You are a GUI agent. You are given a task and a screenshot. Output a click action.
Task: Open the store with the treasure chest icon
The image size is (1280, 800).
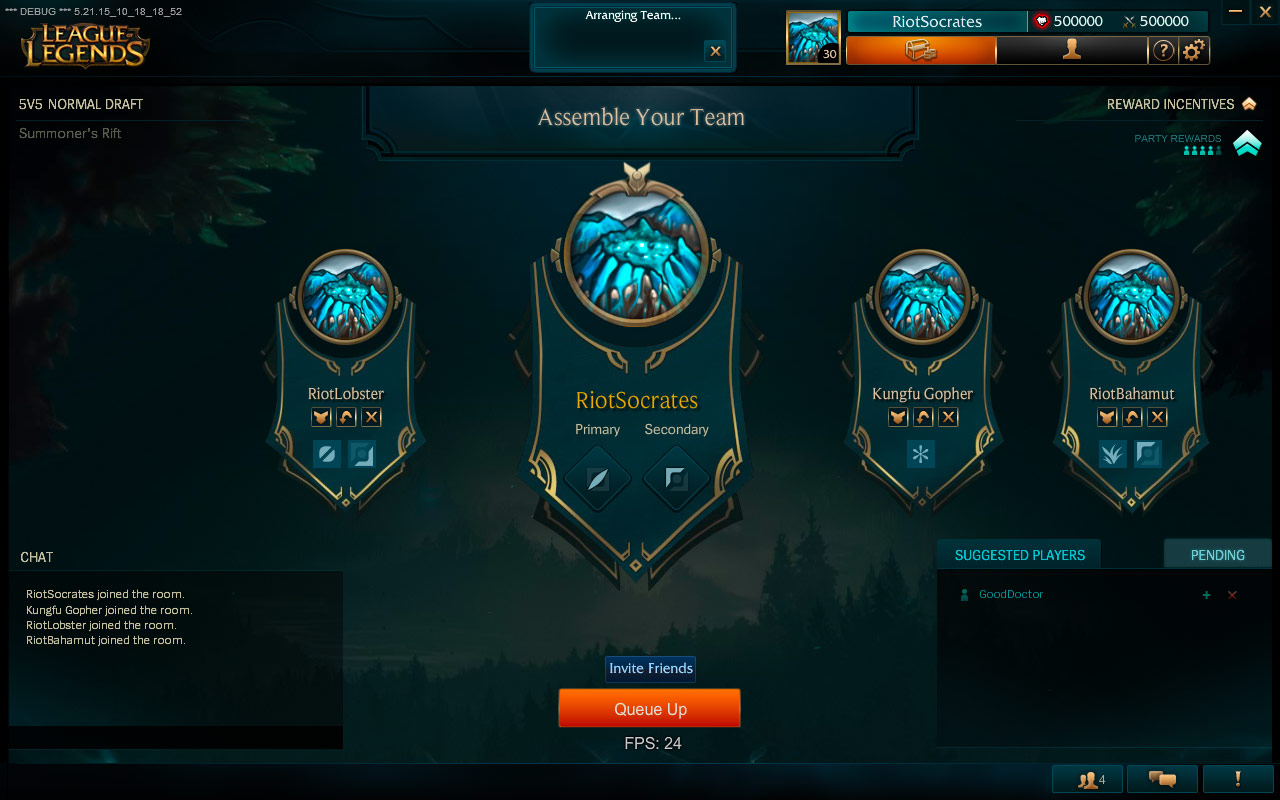(919, 50)
